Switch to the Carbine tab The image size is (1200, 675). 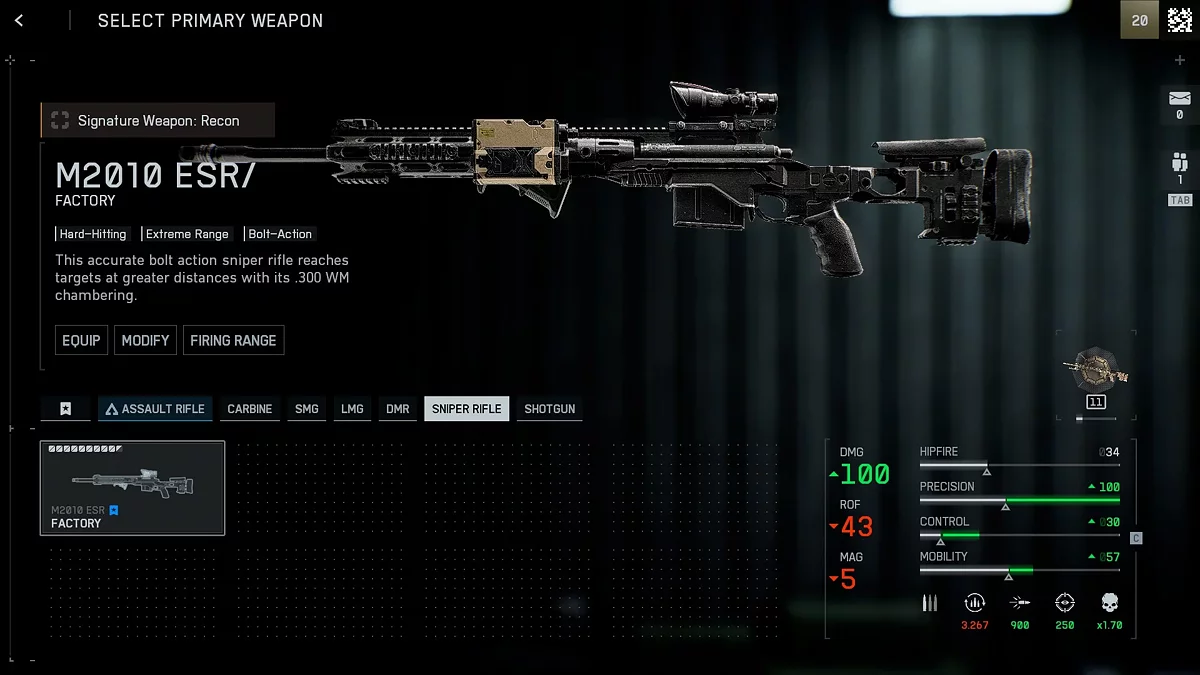pyautogui.click(x=250, y=409)
